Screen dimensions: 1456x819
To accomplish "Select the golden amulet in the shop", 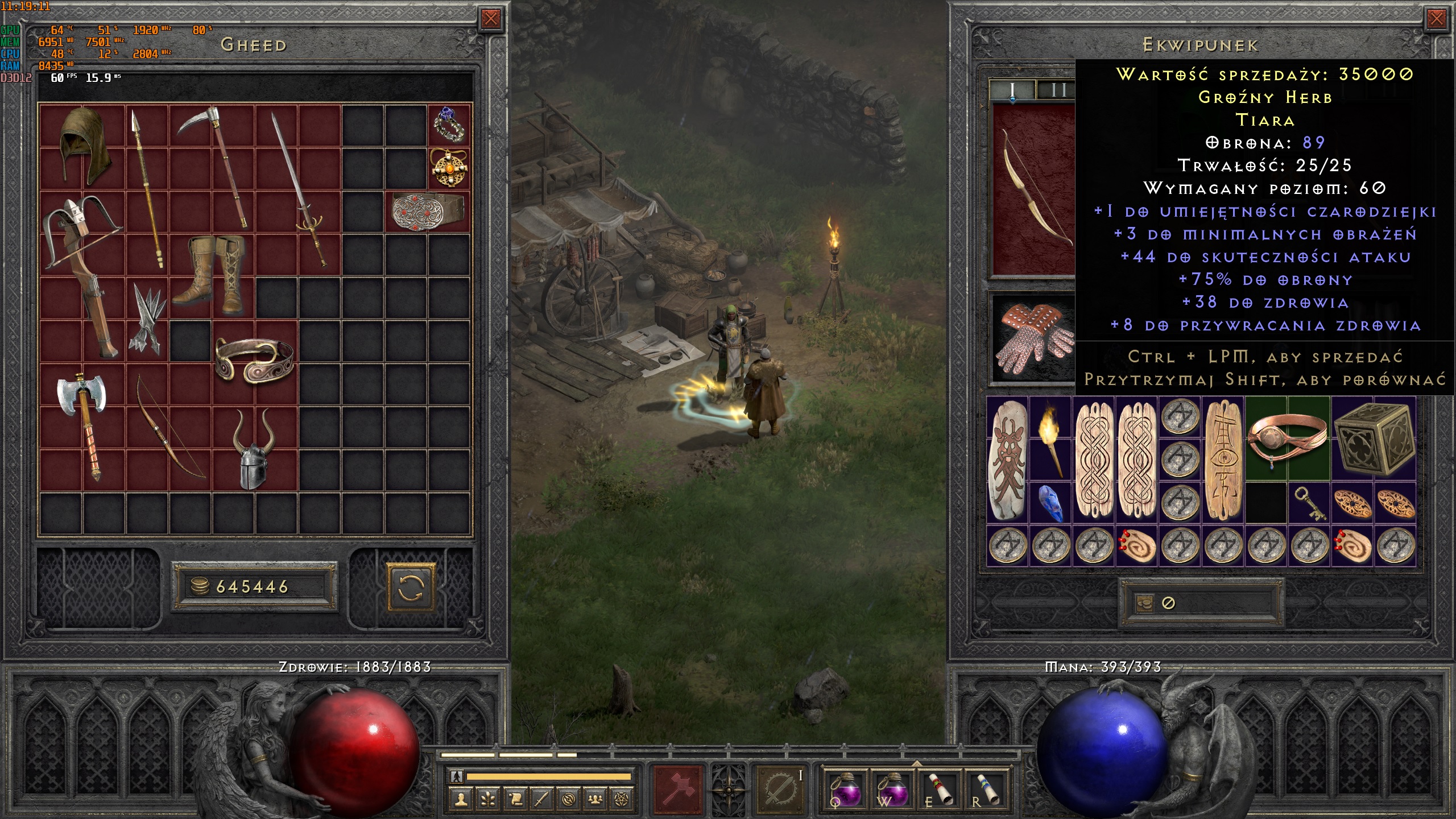I will click(449, 168).
